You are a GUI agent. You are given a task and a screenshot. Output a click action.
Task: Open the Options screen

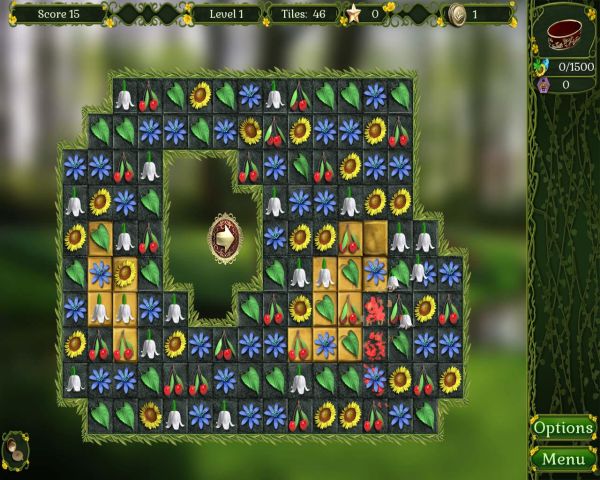(x=563, y=428)
